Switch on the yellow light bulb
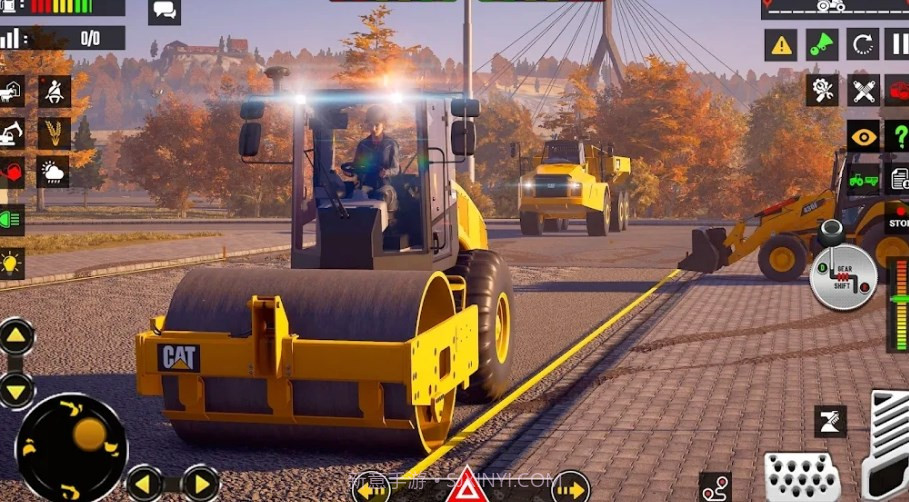The width and height of the screenshot is (909, 502). point(10,263)
